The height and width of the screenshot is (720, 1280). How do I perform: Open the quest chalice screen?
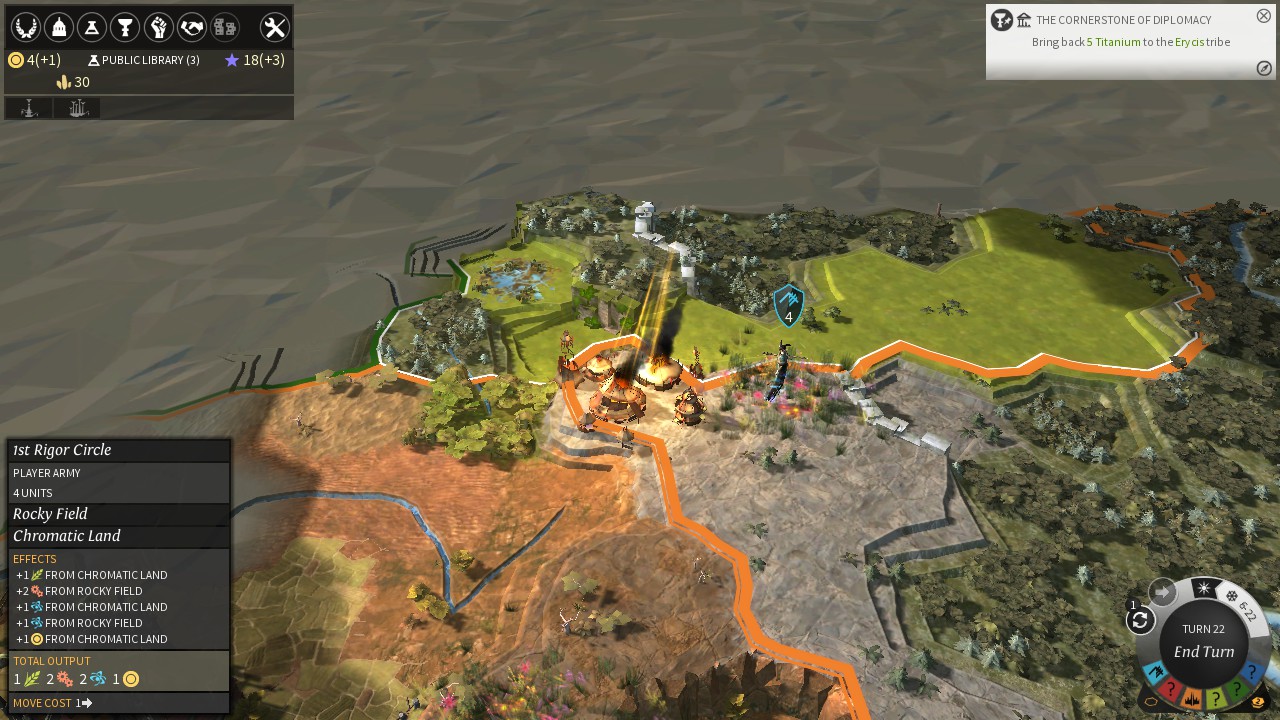[125, 27]
